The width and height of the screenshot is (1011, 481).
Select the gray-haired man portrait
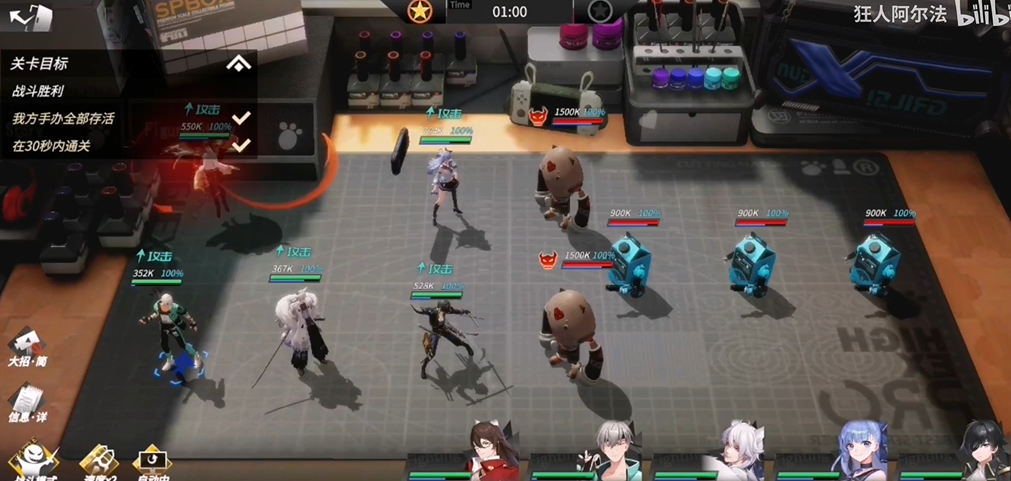coord(615,448)
